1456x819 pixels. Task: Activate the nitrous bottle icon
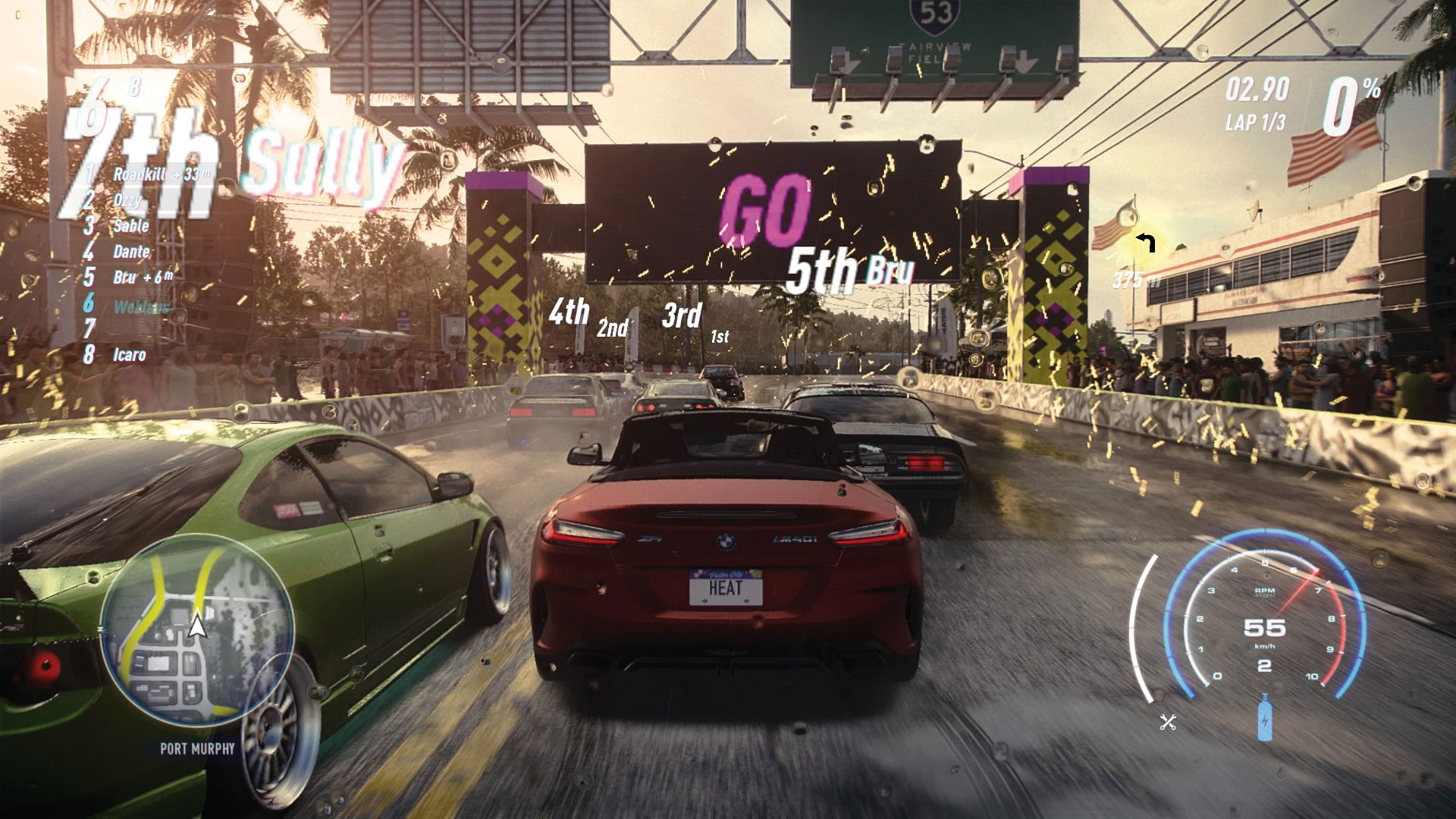point(1265,717)
